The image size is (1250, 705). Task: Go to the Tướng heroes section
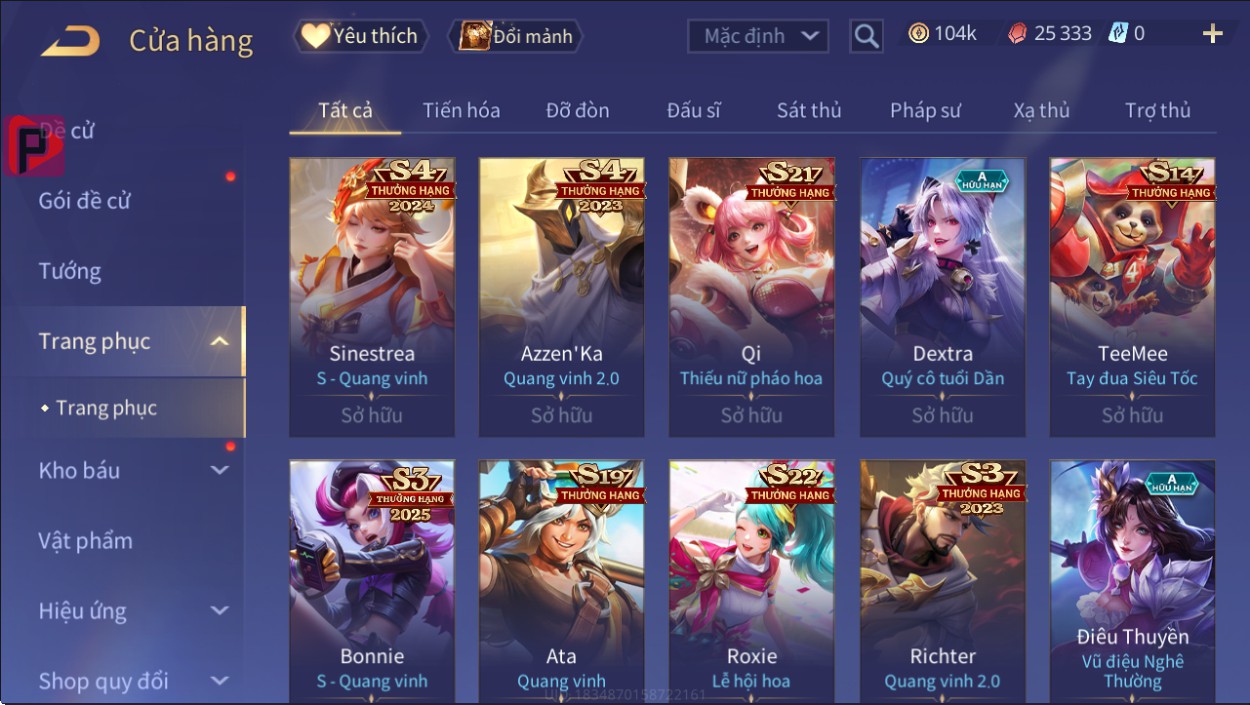pos(70,271)
